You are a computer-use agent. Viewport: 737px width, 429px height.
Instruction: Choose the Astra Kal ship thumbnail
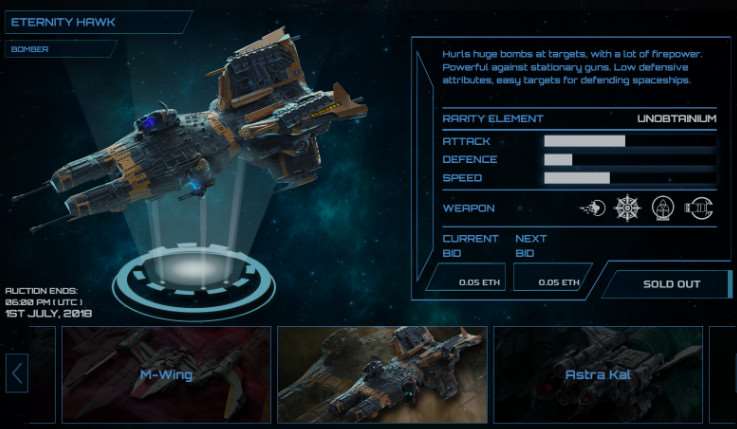(598, 375)
